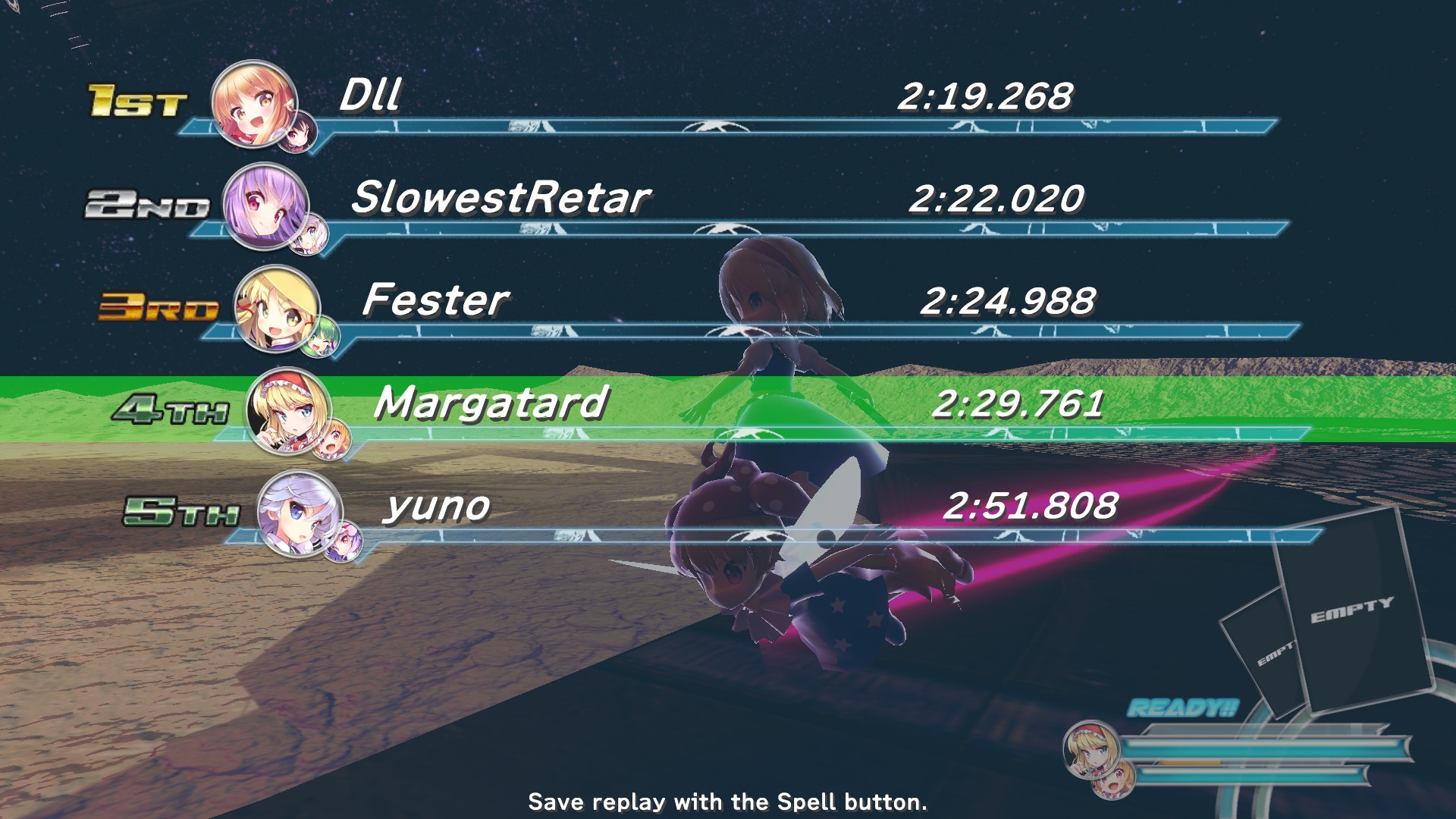Select the large EMPTY spell card slot
This screenshot has height=819, width=1456.
[x=1354, y=610]
